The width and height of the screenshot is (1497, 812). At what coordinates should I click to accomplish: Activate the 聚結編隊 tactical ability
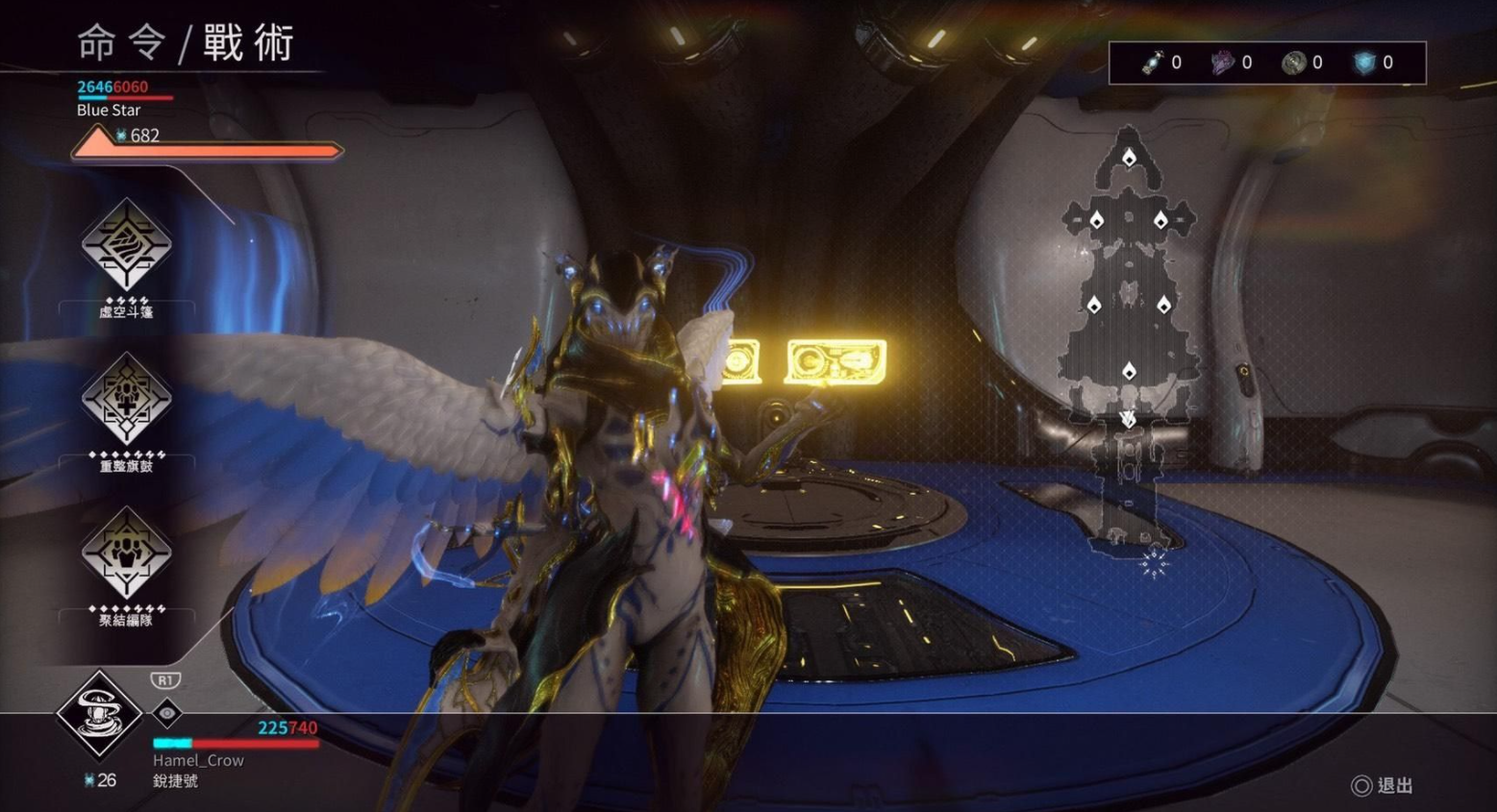pos(126,553)
